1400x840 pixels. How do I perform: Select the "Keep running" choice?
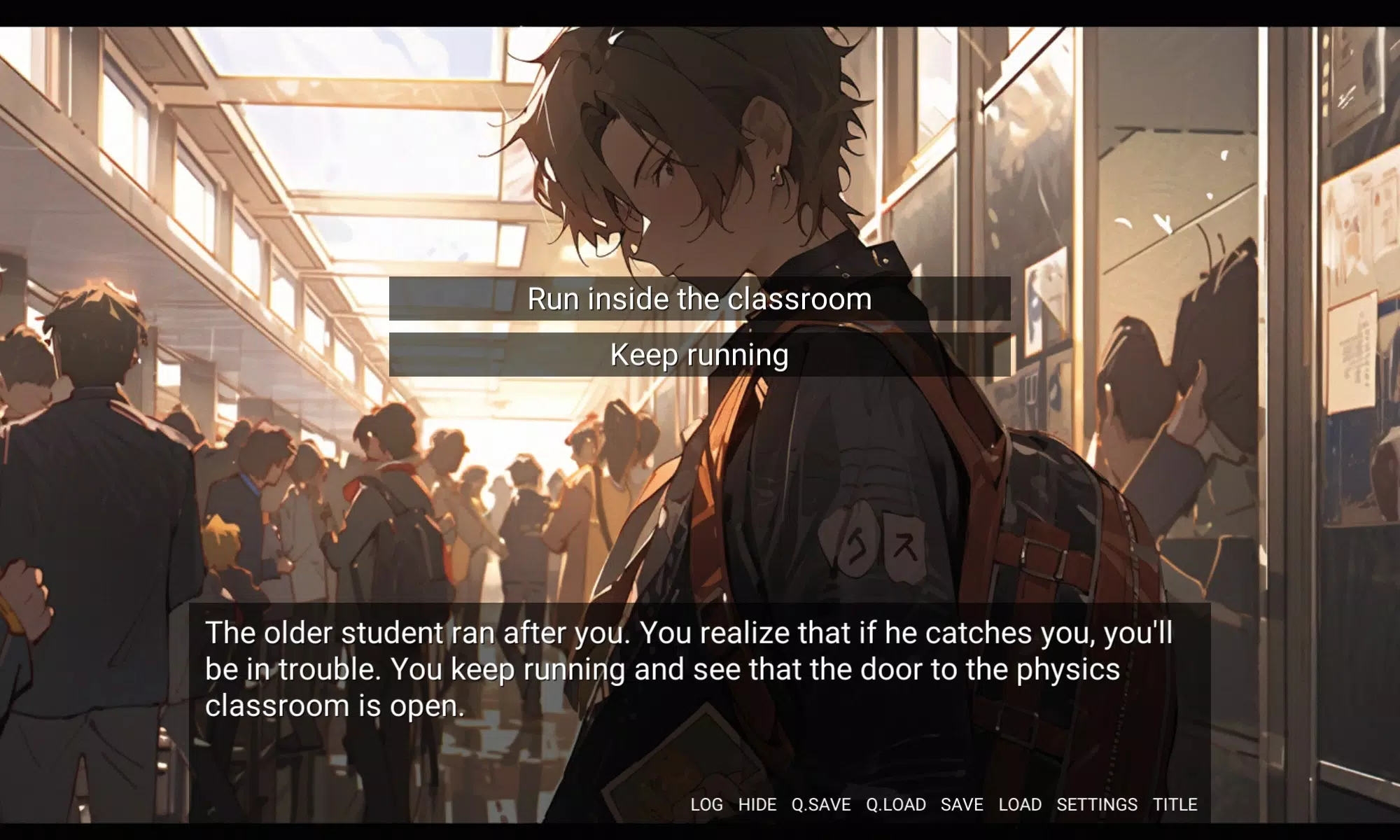point(699,355)
